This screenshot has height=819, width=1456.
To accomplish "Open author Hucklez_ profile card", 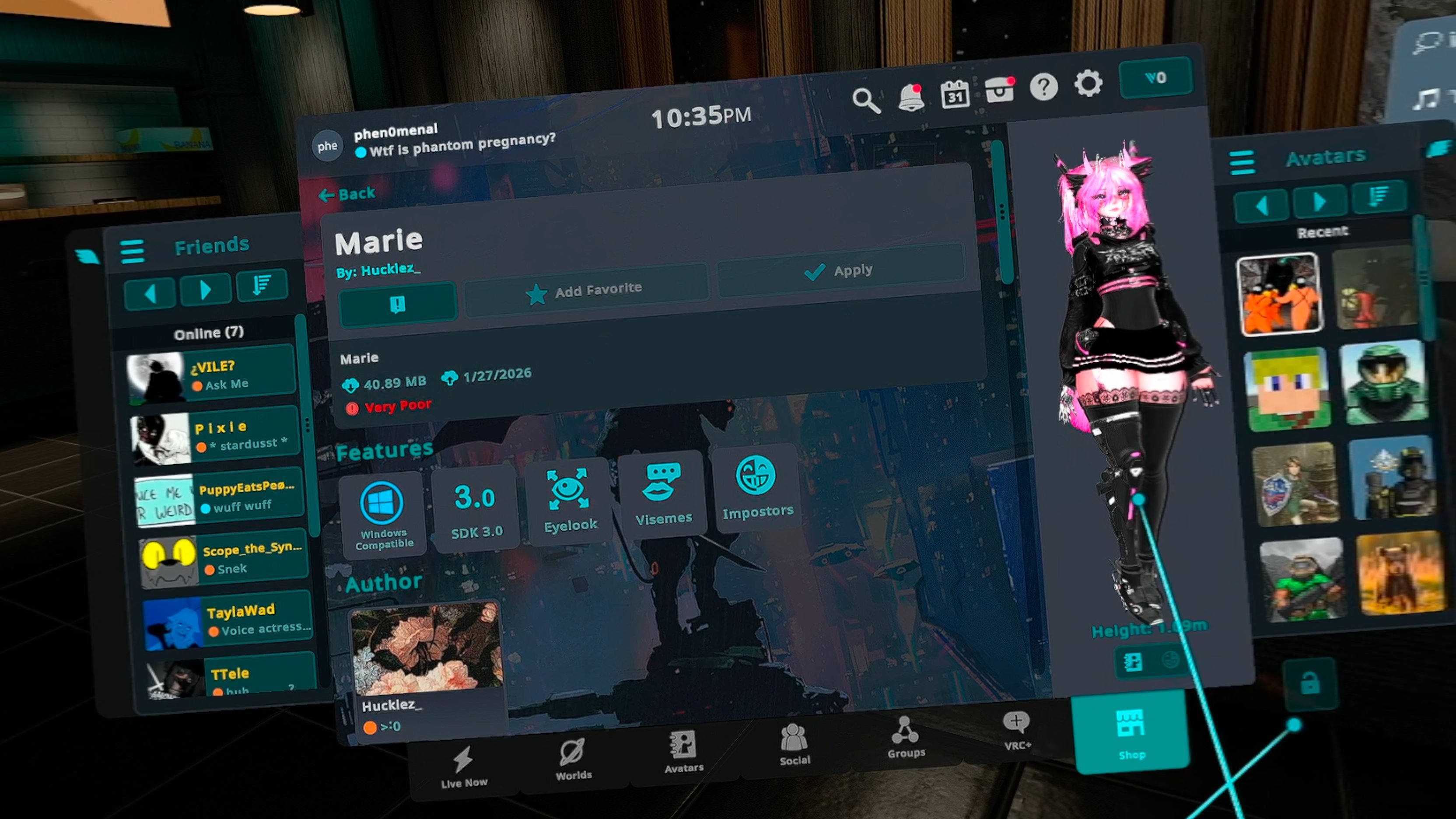I will [425, 667].
